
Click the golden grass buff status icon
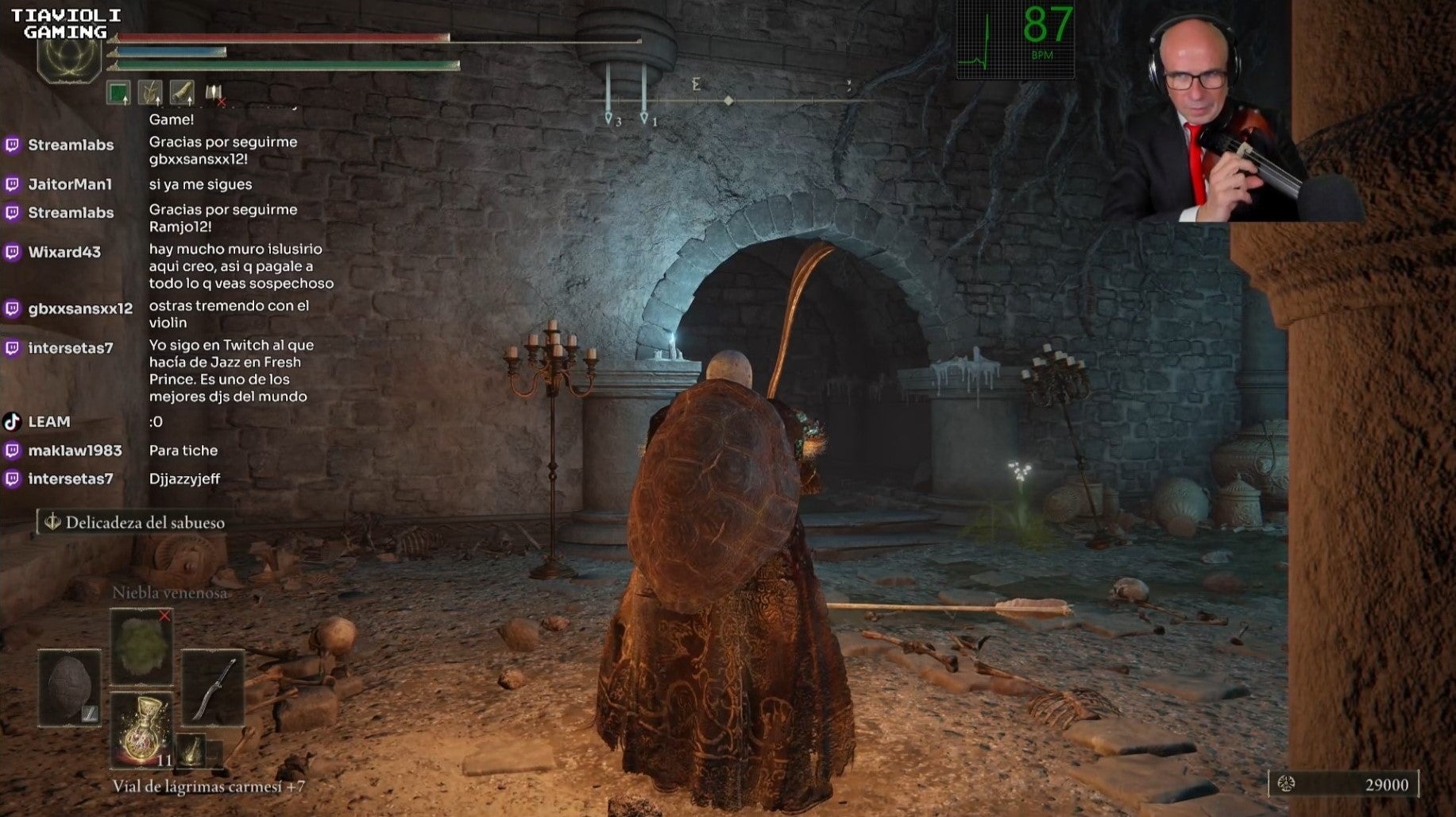tap(150, 93)
